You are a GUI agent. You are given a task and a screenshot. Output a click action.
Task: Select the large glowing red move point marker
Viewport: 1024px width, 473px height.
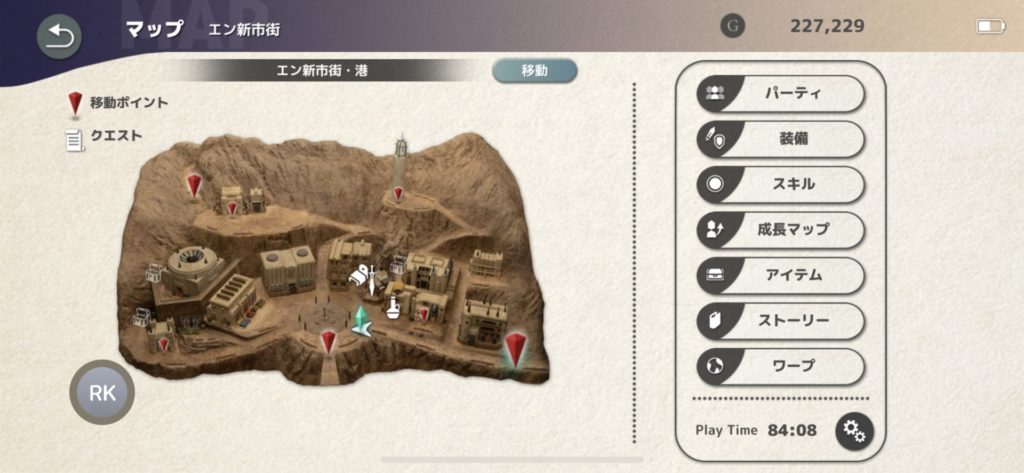click(515, 349)
